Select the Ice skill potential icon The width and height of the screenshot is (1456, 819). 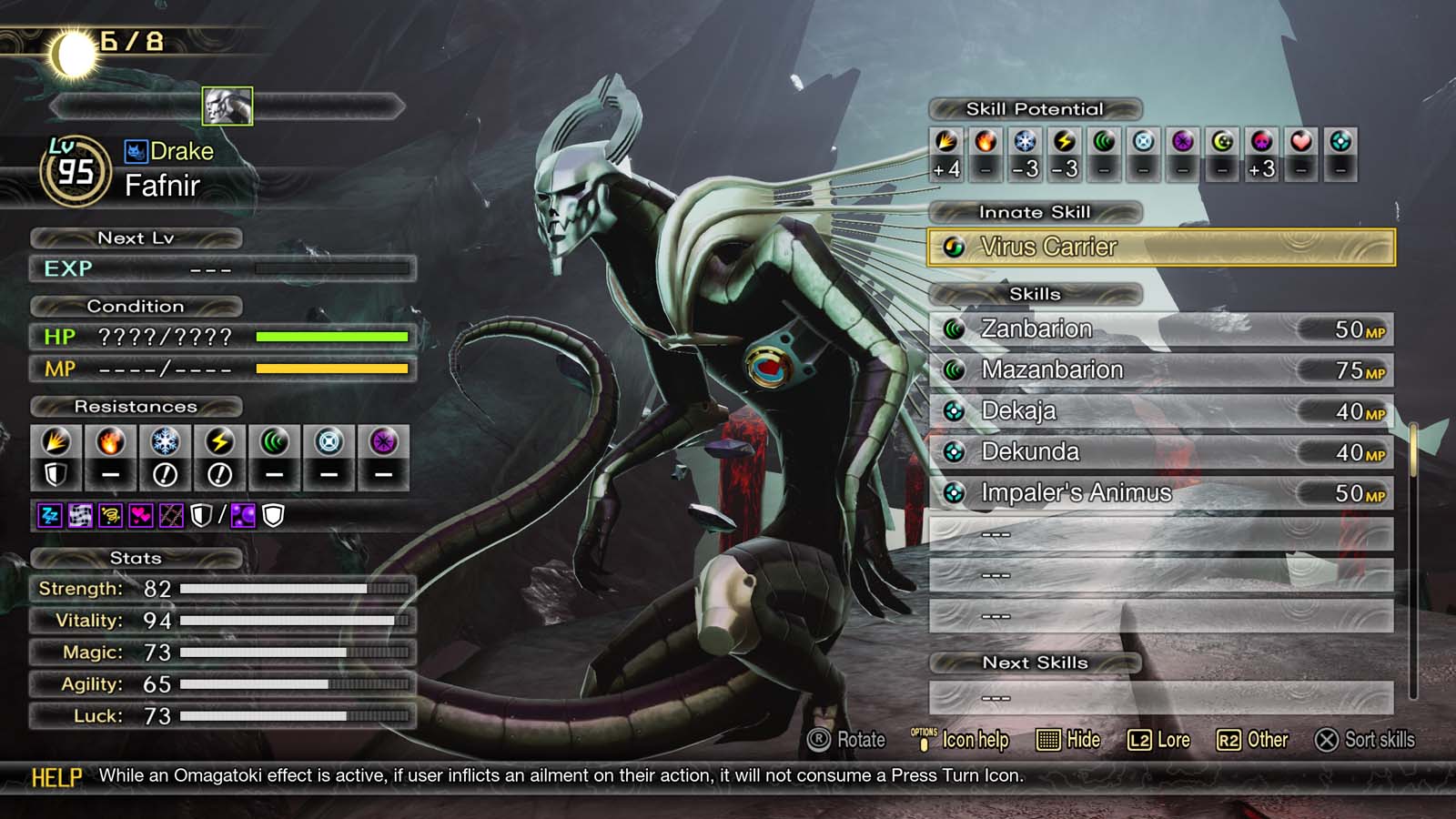pyautogui.click(x=1025, y=140)
